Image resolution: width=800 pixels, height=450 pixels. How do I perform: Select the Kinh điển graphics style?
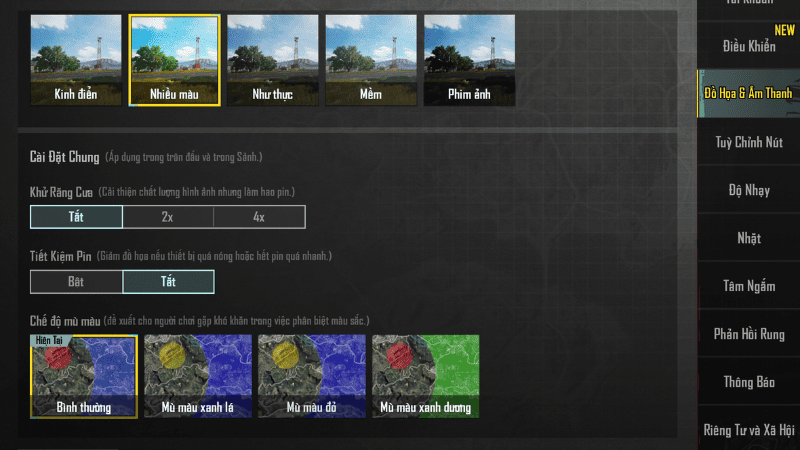tap(76, 60)
